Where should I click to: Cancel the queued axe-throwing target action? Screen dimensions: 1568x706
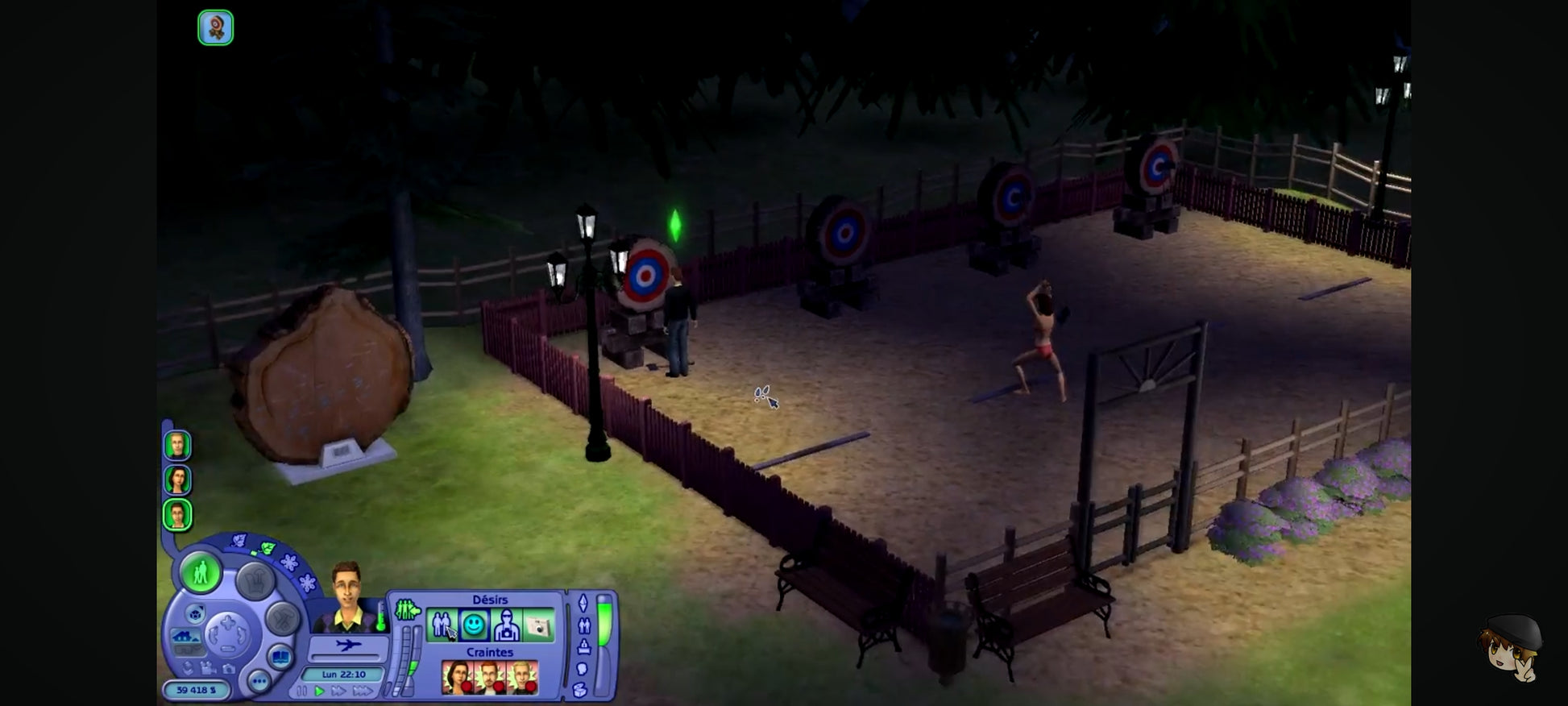[215, 27]
